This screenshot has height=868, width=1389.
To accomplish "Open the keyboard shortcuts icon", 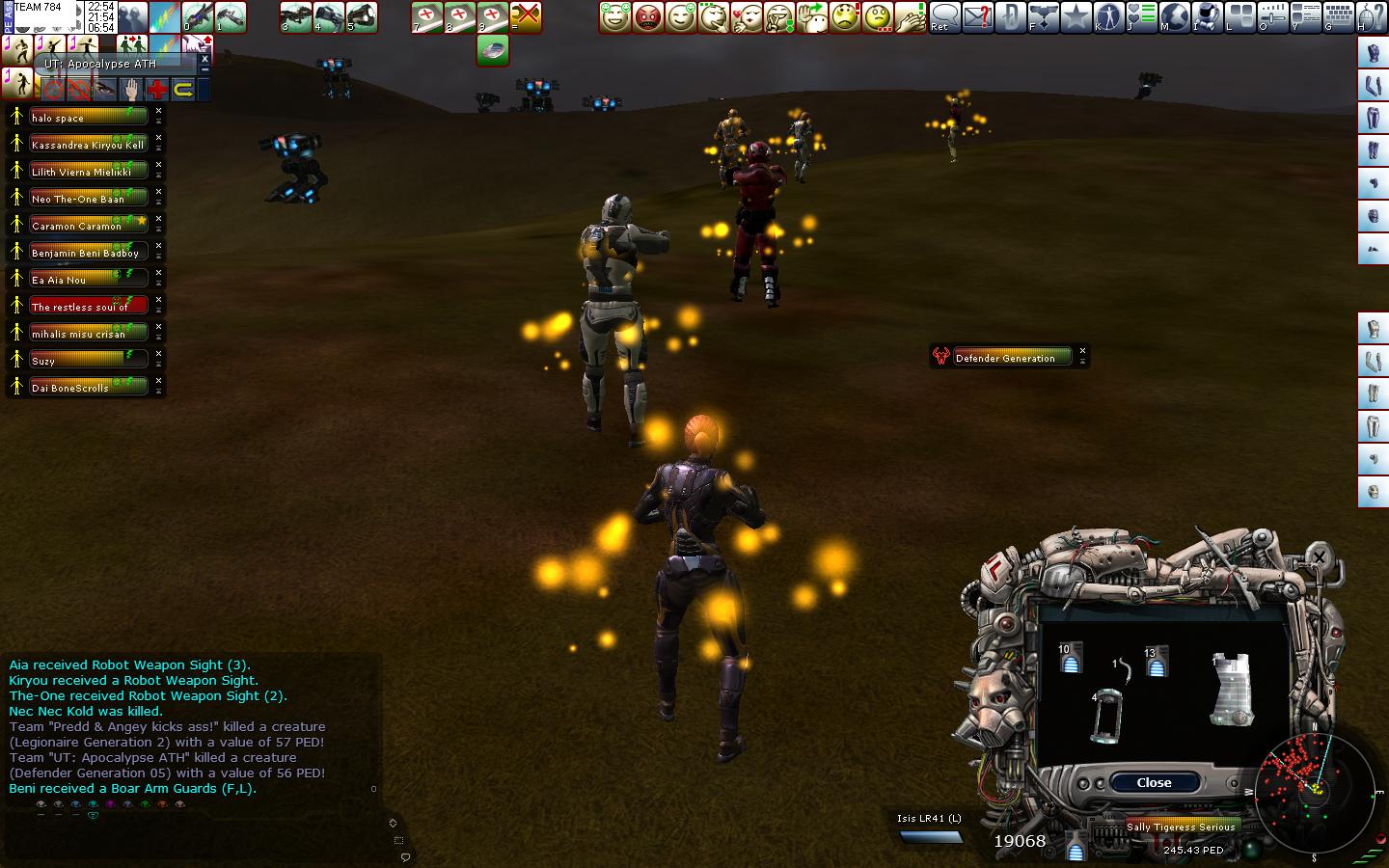I will pos(1339,16).
